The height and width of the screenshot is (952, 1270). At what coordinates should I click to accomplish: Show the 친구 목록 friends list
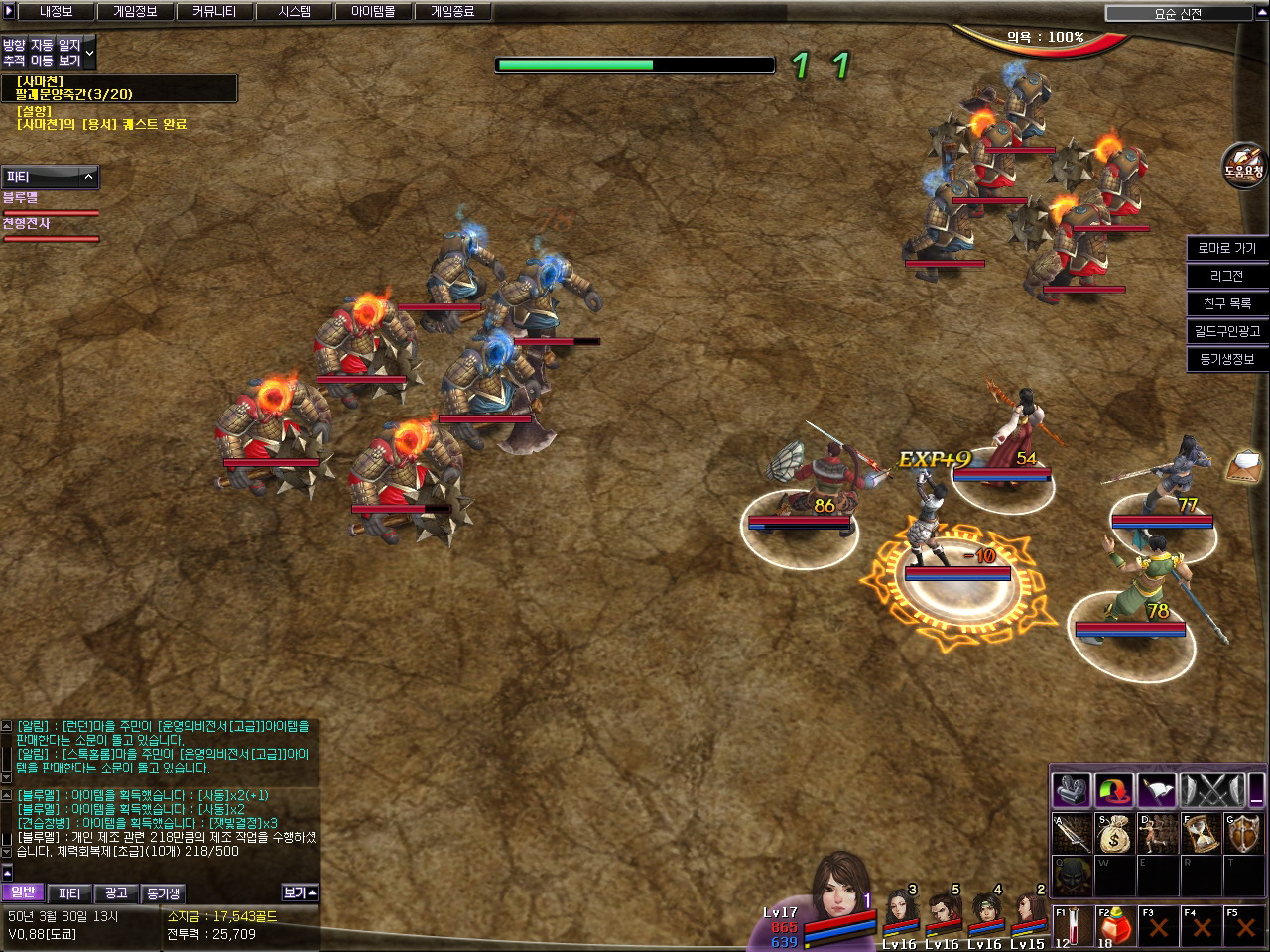point(1226,303)
